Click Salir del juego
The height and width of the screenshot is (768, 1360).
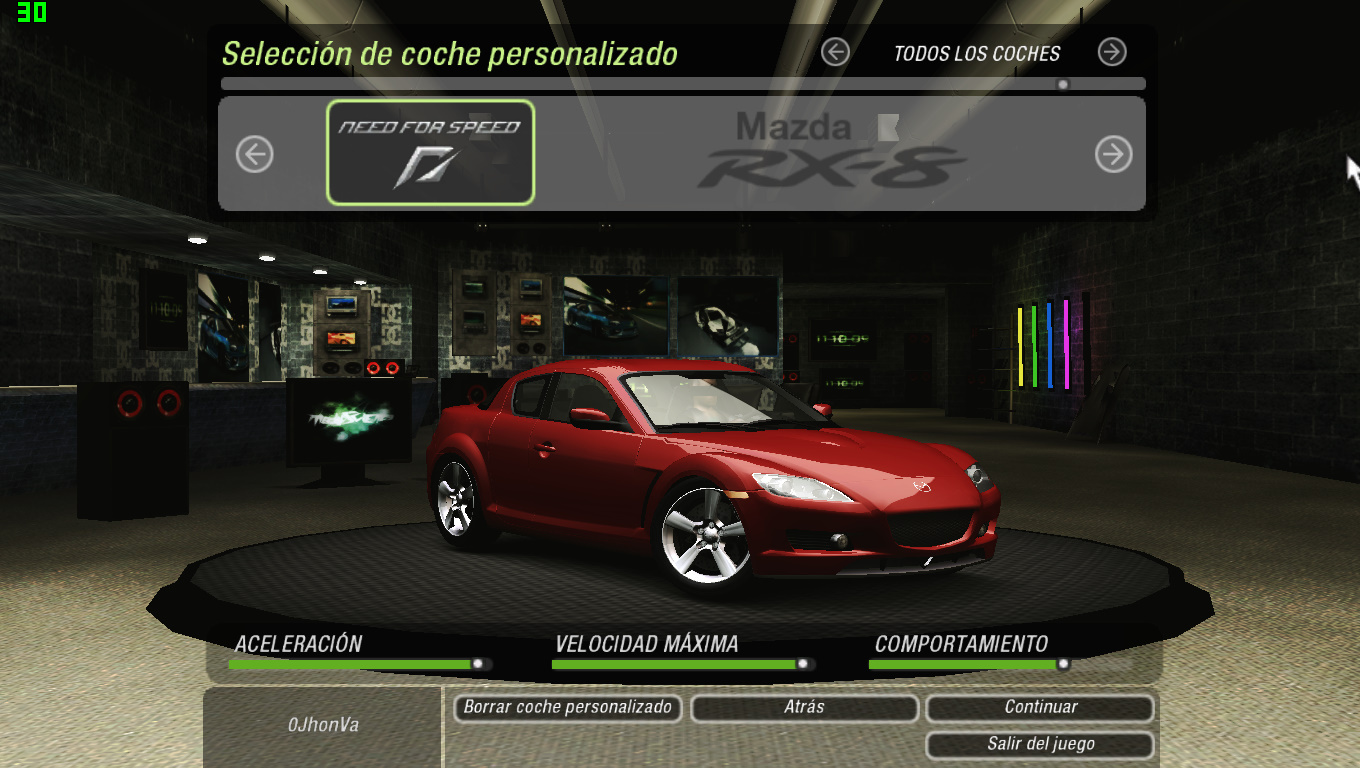click(x=1042, y=745)
